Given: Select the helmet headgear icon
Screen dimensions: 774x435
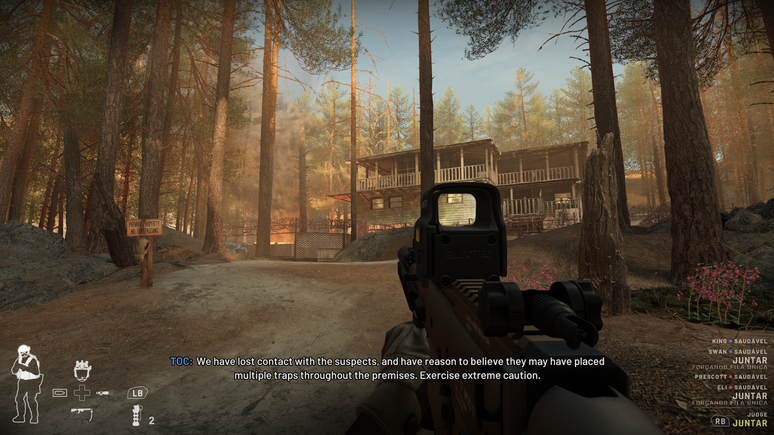Looking at the screenshot, I should [82, 371].
